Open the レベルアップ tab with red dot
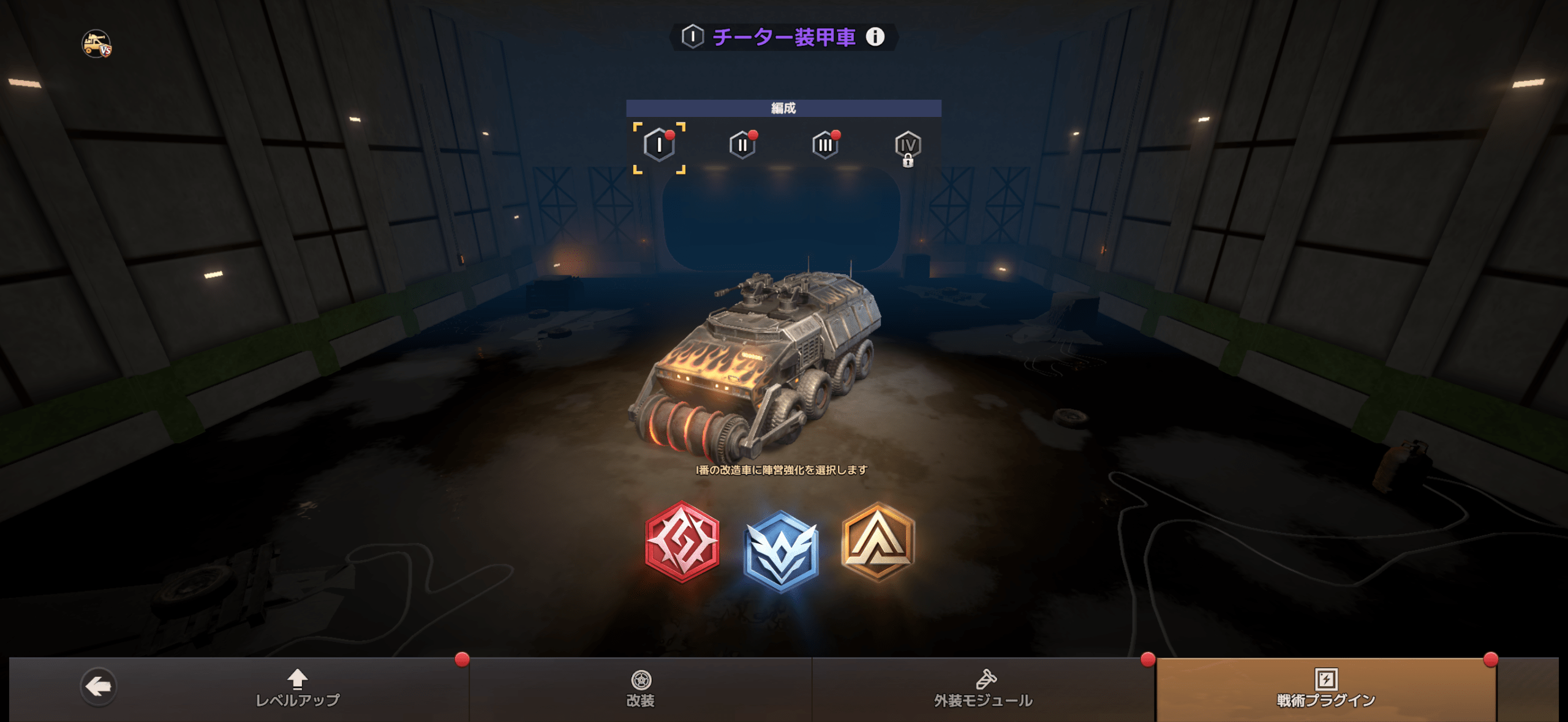The image size is (1568, 722). [298, 689]
